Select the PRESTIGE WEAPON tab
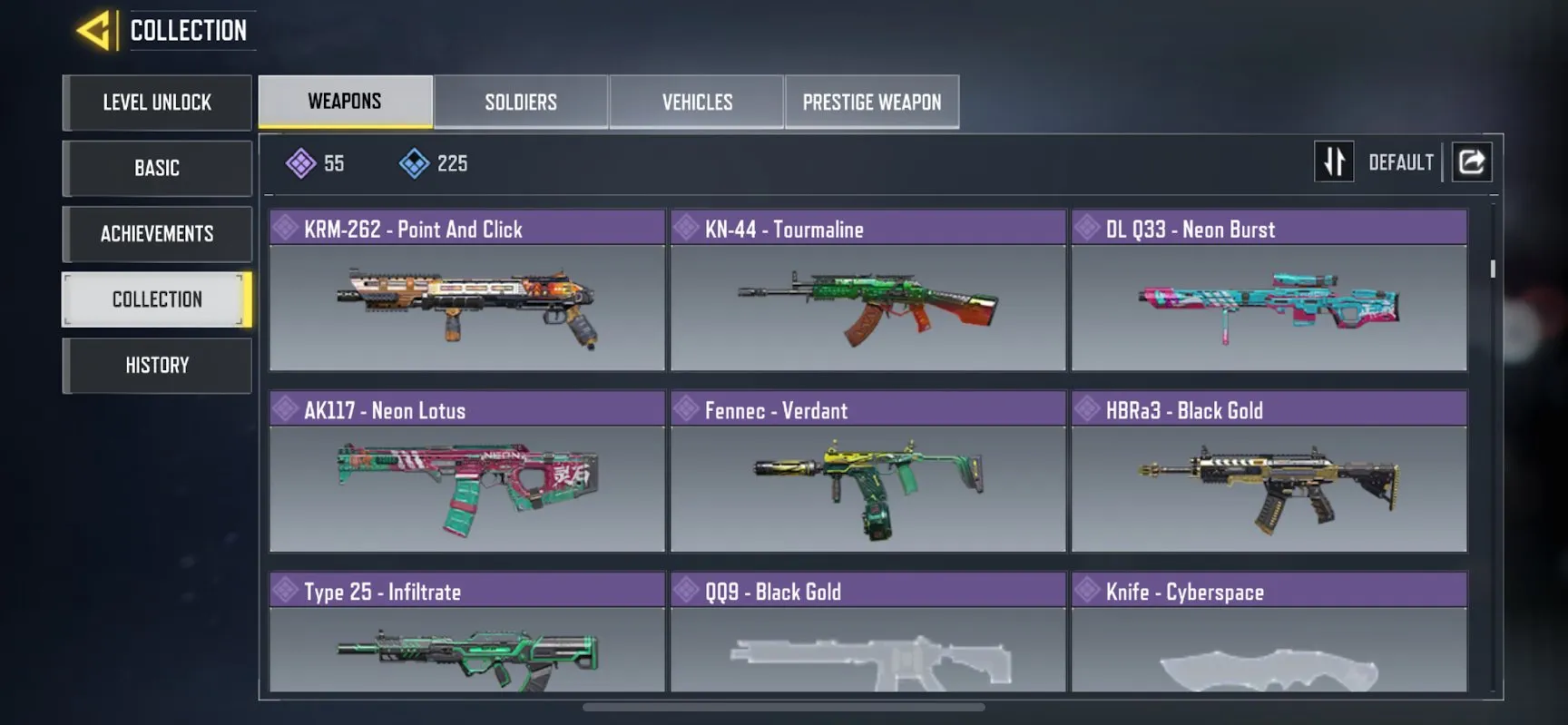Image resolution: width=1568 pixels, height=725 pixels. click(x=871, y=102)
